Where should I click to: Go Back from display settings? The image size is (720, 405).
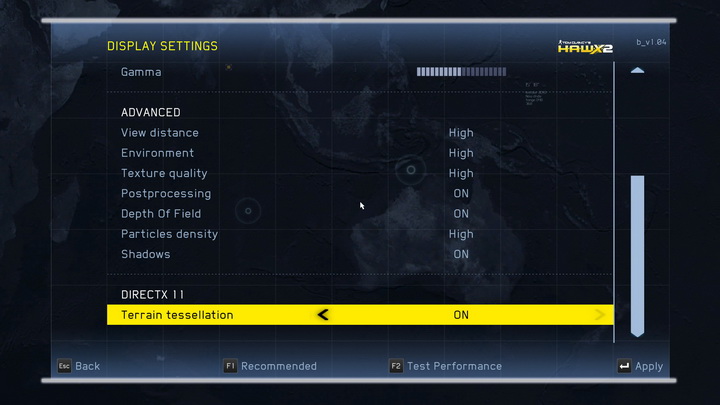[x=78, y=366]
